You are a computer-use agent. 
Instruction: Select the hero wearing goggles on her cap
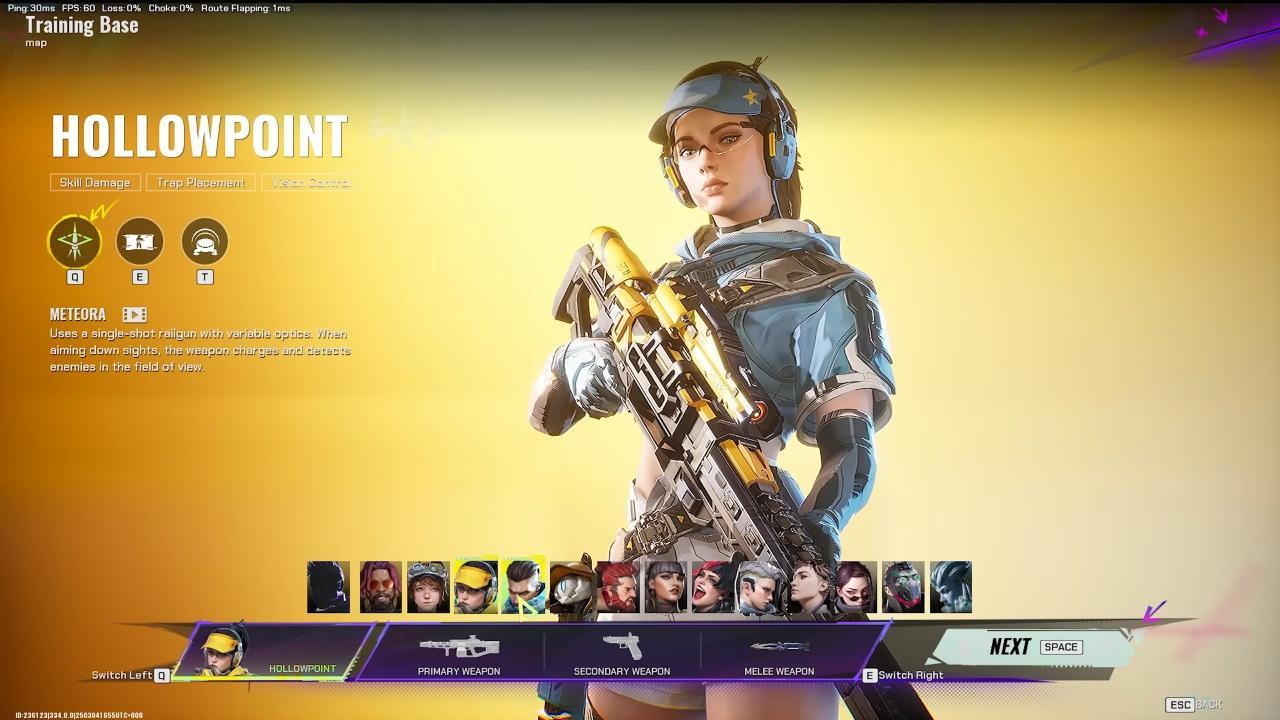pos(428,587)
